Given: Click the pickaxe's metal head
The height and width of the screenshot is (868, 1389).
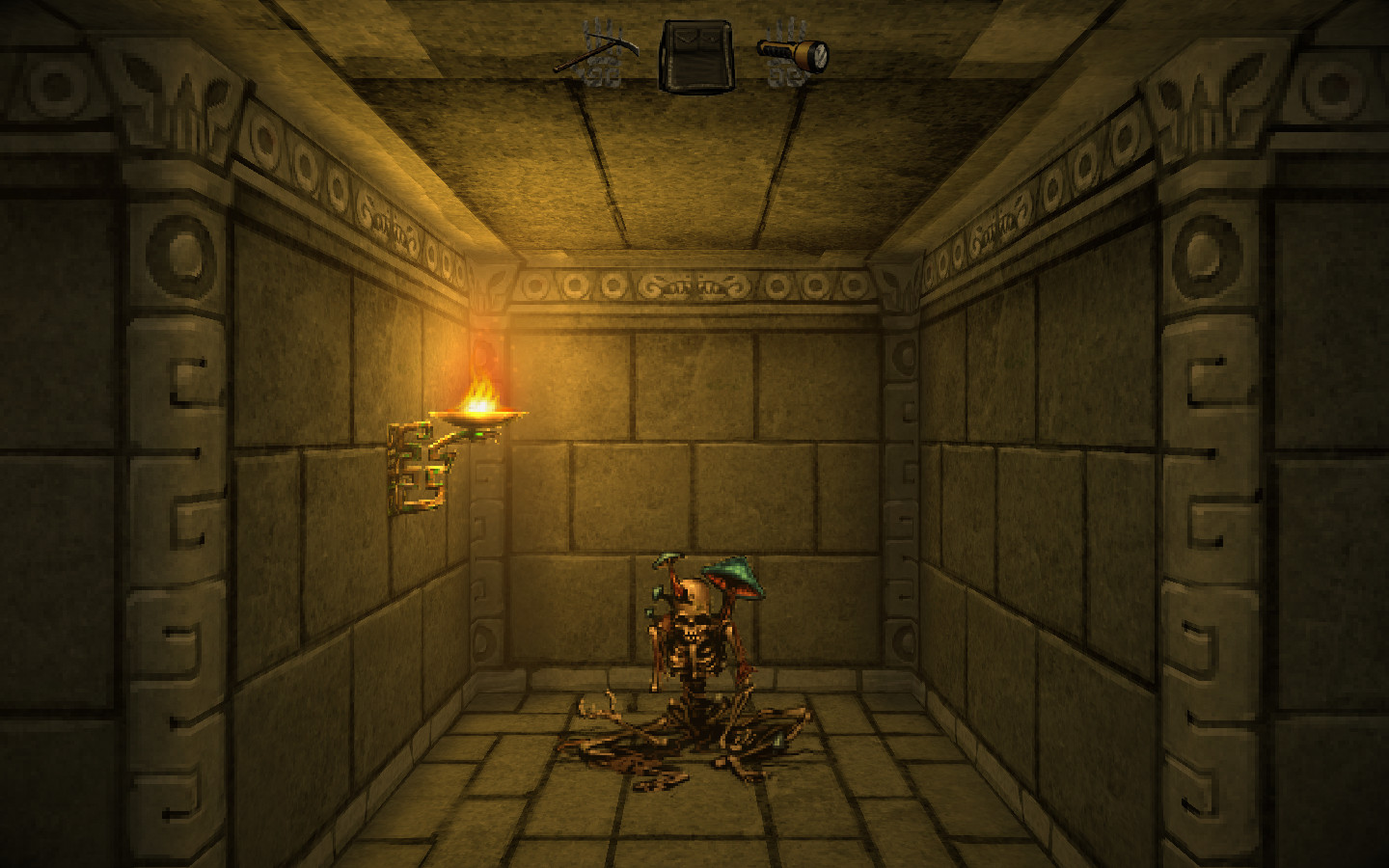Looking at the screenshot, I should coord(629,45).
